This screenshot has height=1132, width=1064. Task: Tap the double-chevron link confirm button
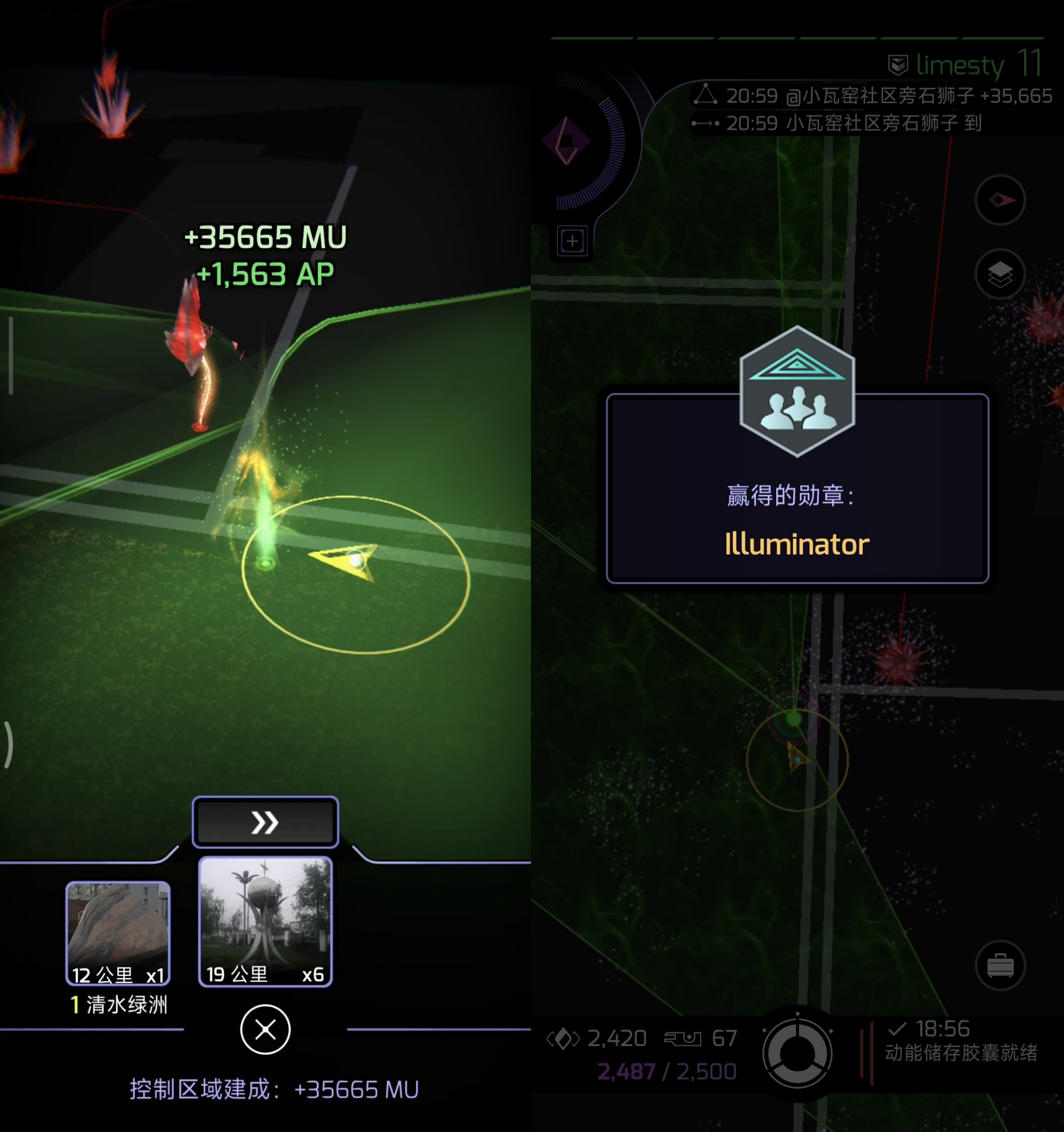[265, 822]
